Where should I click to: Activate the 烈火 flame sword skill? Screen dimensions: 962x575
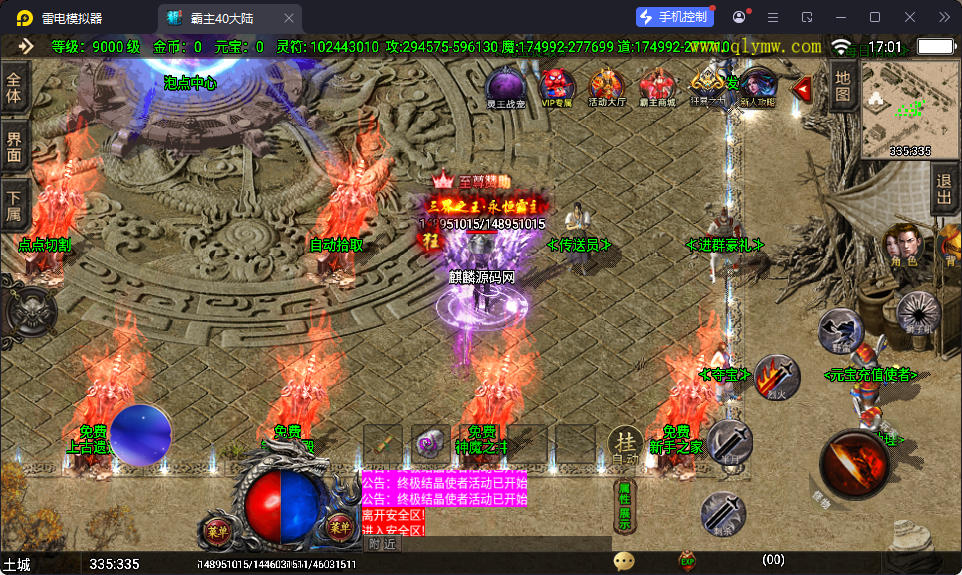point(776,378)
